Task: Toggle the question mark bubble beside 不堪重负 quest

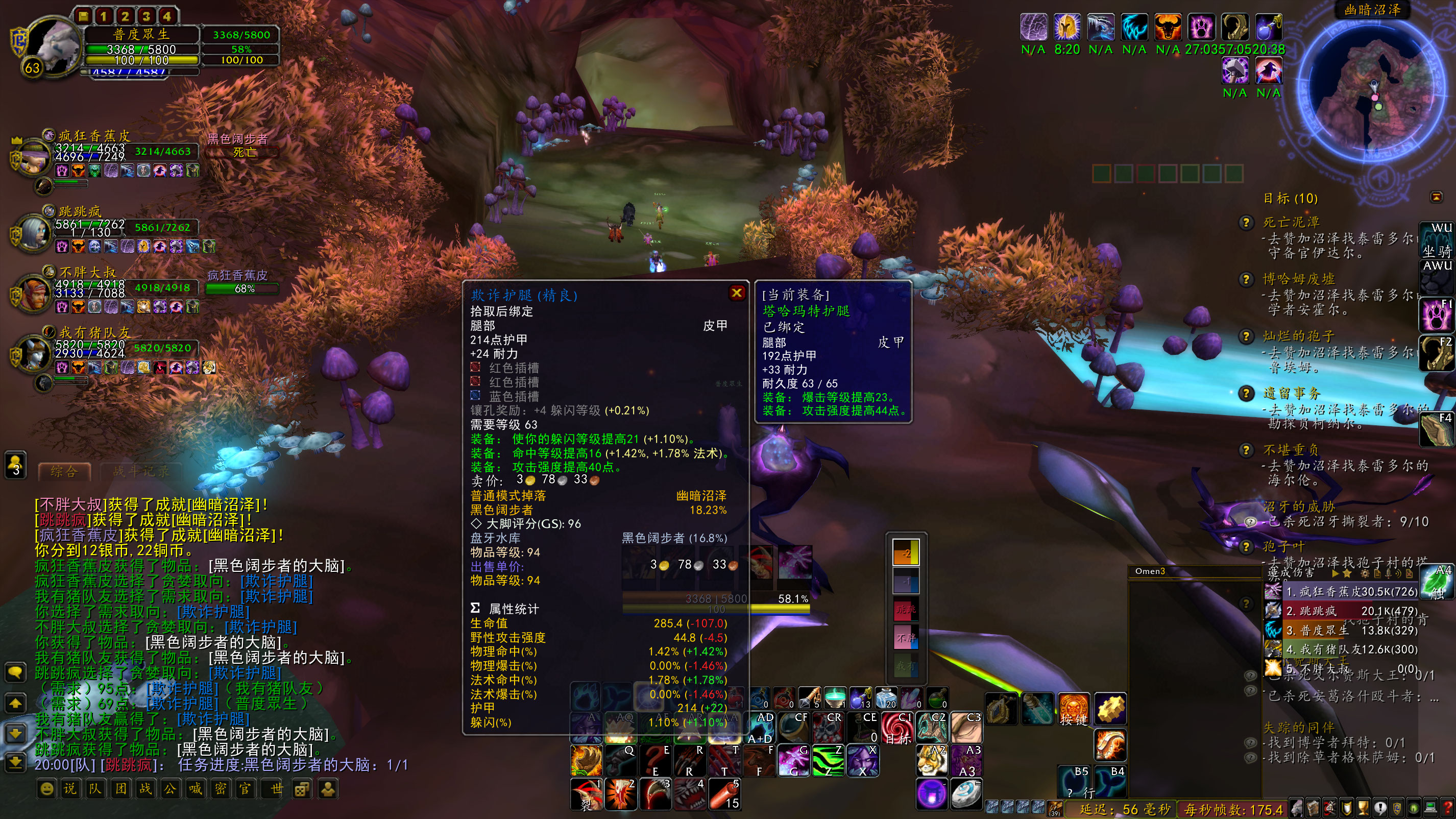Action: click(1247, 450)
